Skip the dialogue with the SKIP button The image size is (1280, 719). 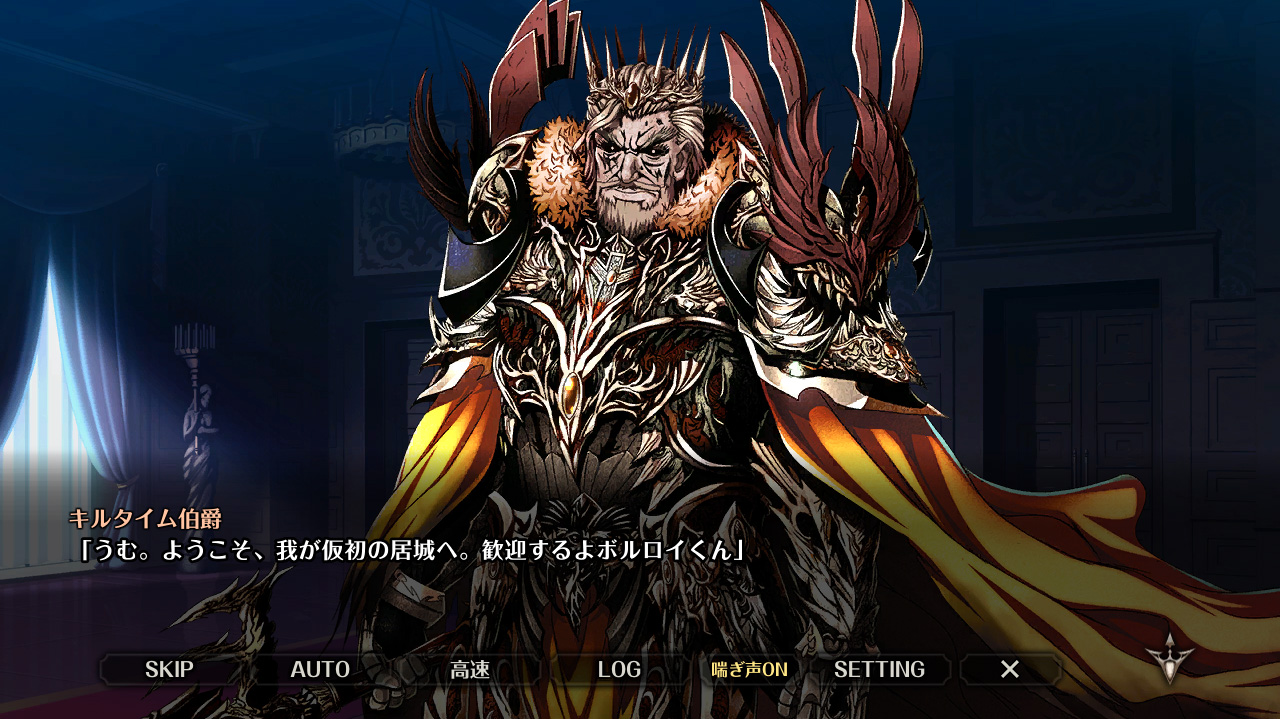click(x=169, y=669)
